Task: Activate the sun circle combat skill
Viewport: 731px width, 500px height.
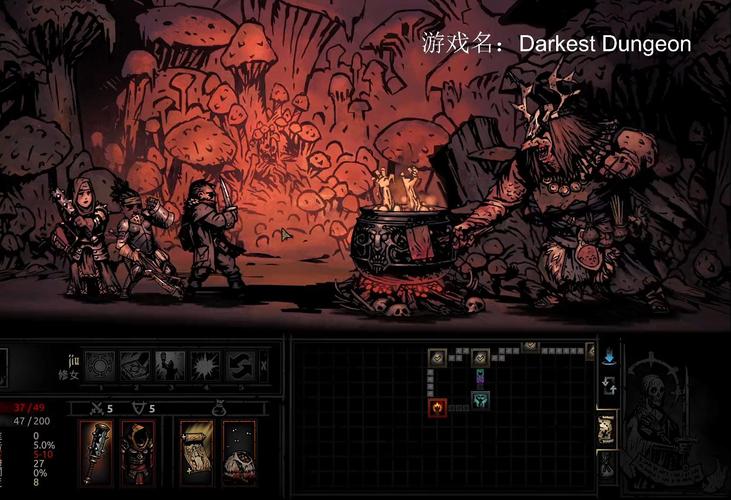Action: coord(99,365)
